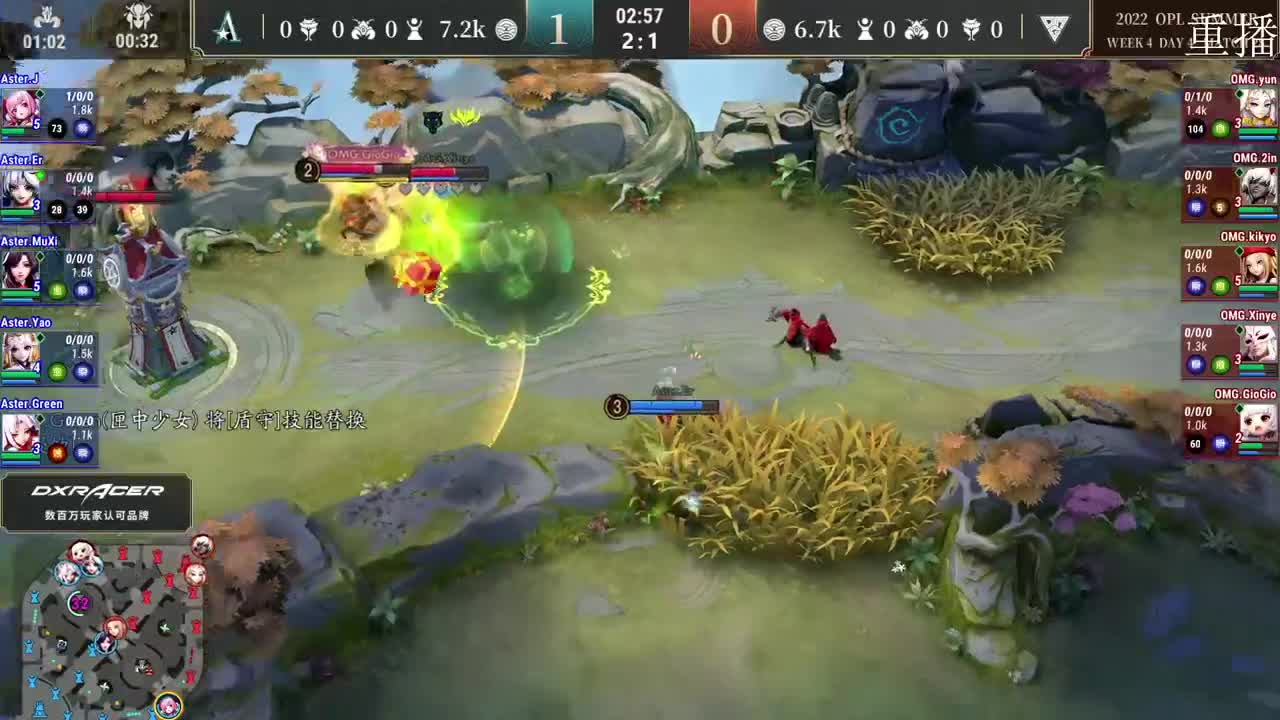Expand the match timer panel showing 02:57
This screenshot has width=1280, height=720.
(641, 17)
